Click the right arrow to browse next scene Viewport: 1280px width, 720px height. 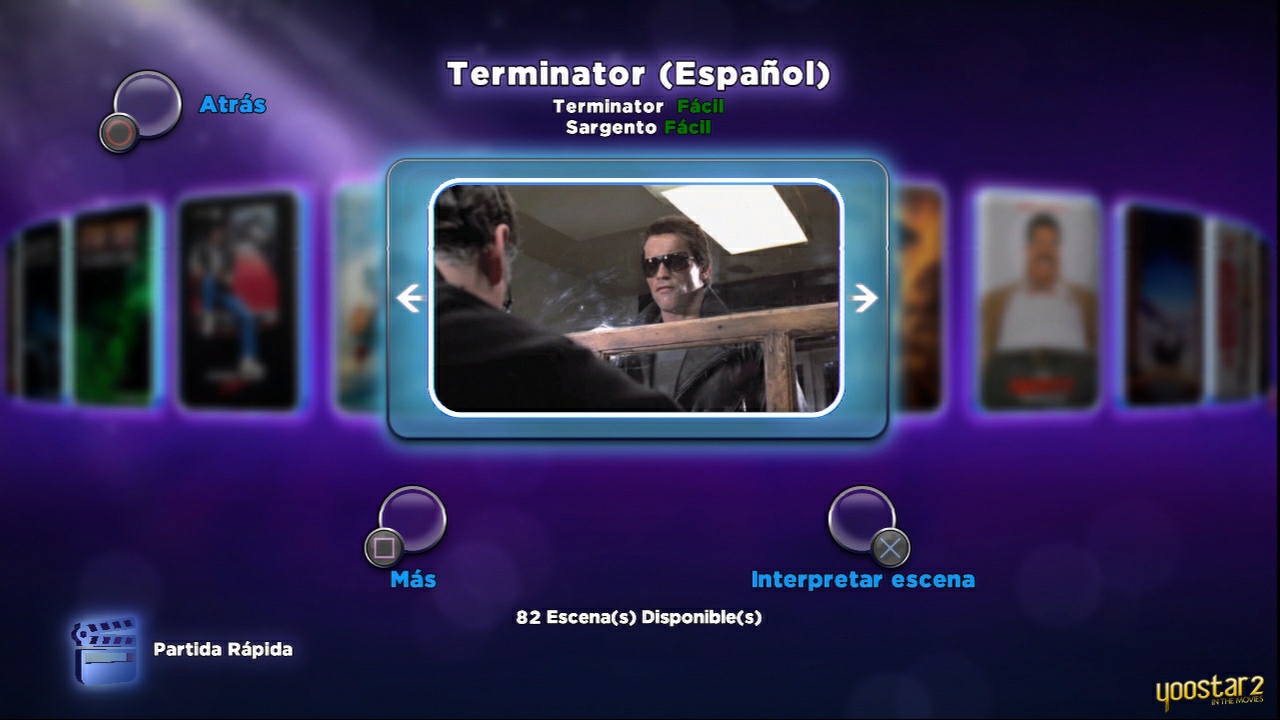862,298
